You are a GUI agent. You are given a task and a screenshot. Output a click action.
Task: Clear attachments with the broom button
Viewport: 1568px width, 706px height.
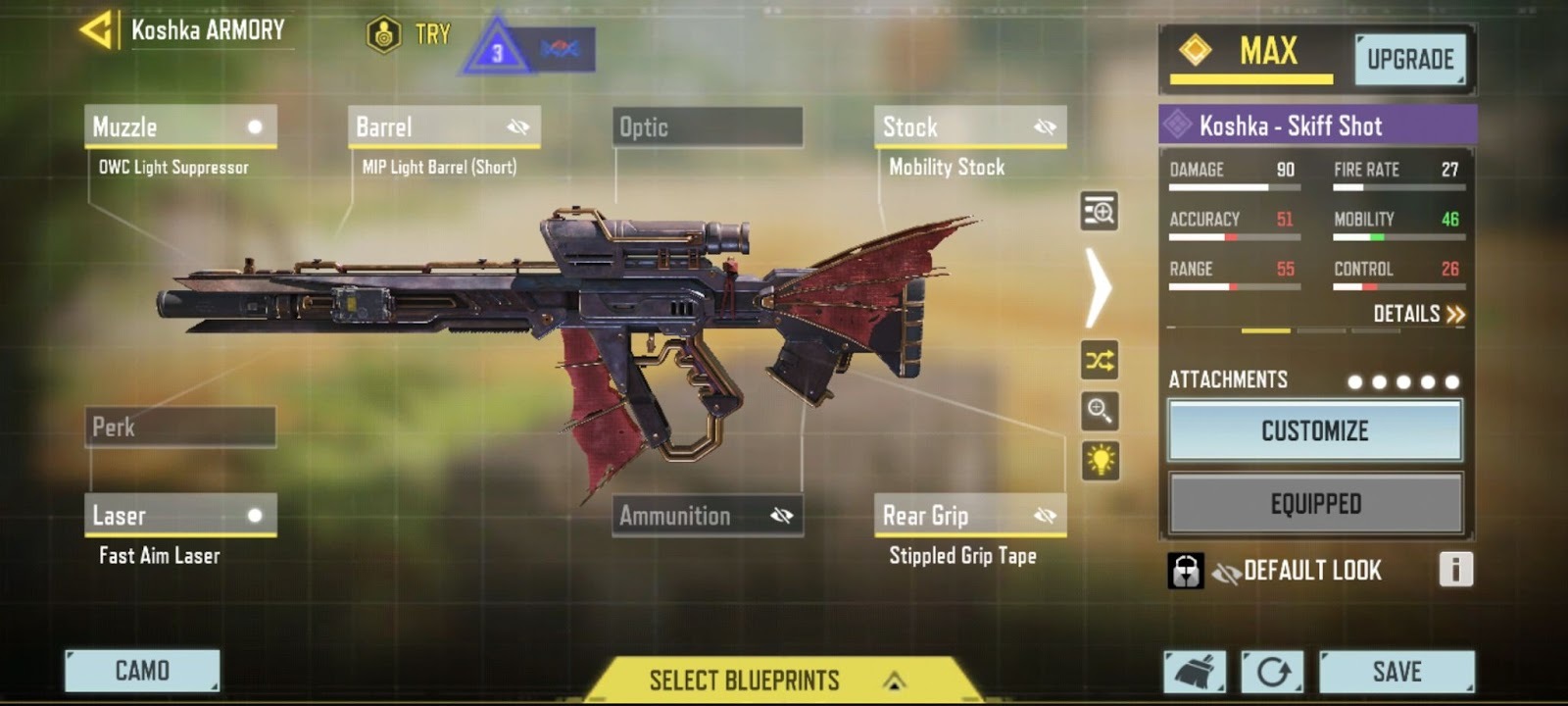(1195, 672)
